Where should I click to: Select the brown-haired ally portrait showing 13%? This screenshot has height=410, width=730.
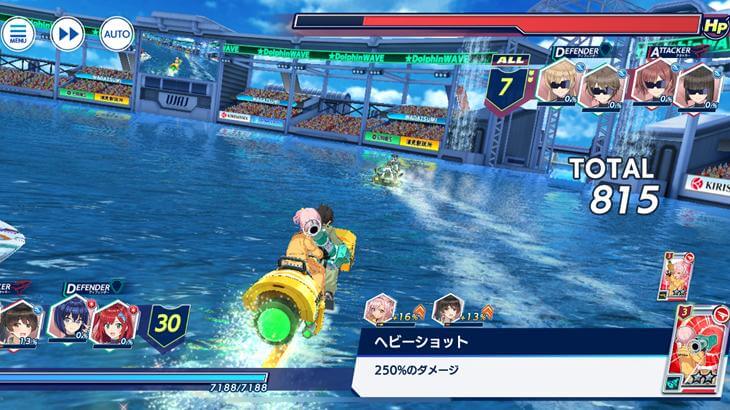point(18,322)
